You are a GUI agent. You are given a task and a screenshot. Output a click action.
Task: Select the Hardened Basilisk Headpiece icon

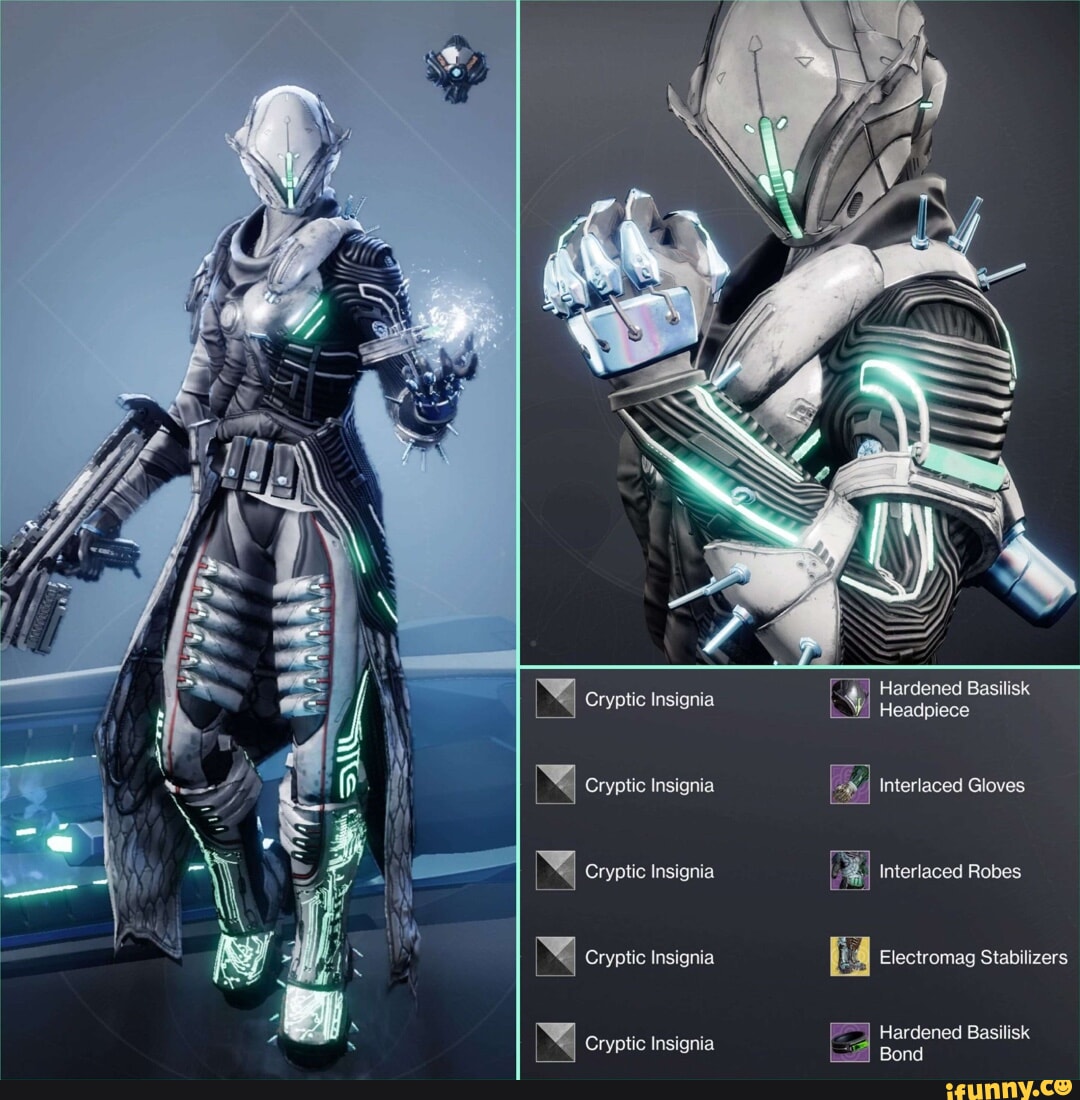click(x=849, y=698)
